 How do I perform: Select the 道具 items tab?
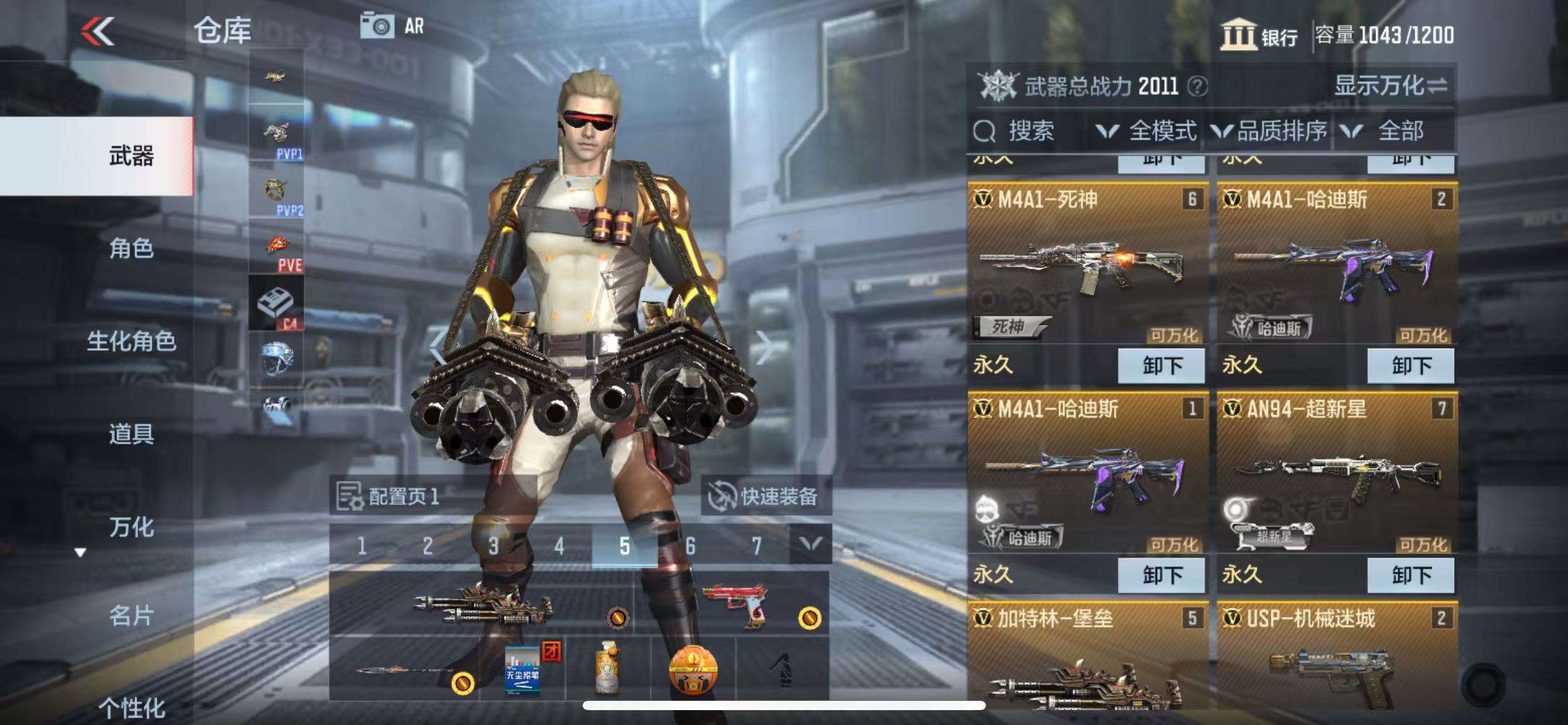pyautogui.click(x=131, y=434)
